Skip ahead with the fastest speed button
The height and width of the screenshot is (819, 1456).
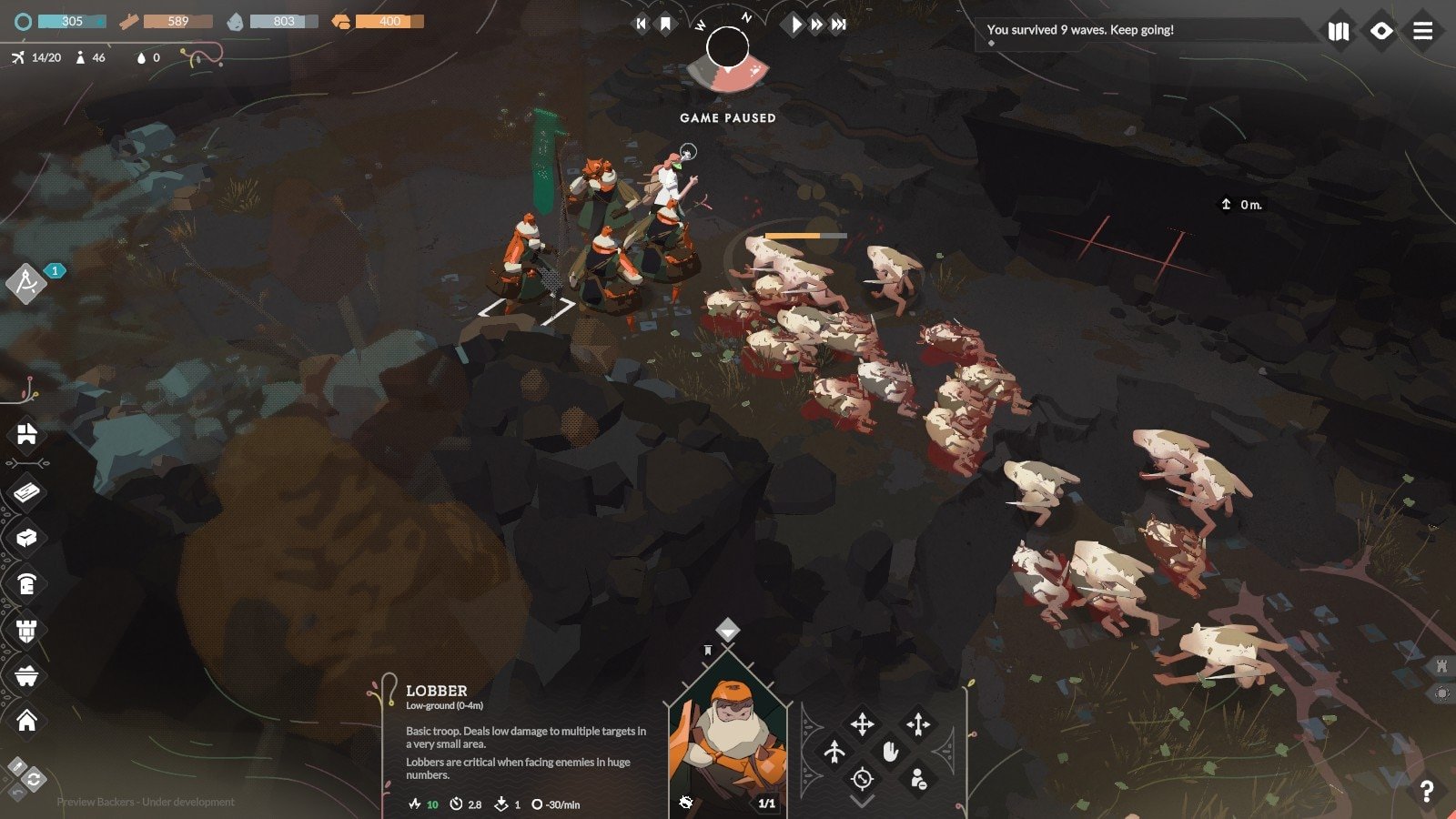tap(839, 25)
